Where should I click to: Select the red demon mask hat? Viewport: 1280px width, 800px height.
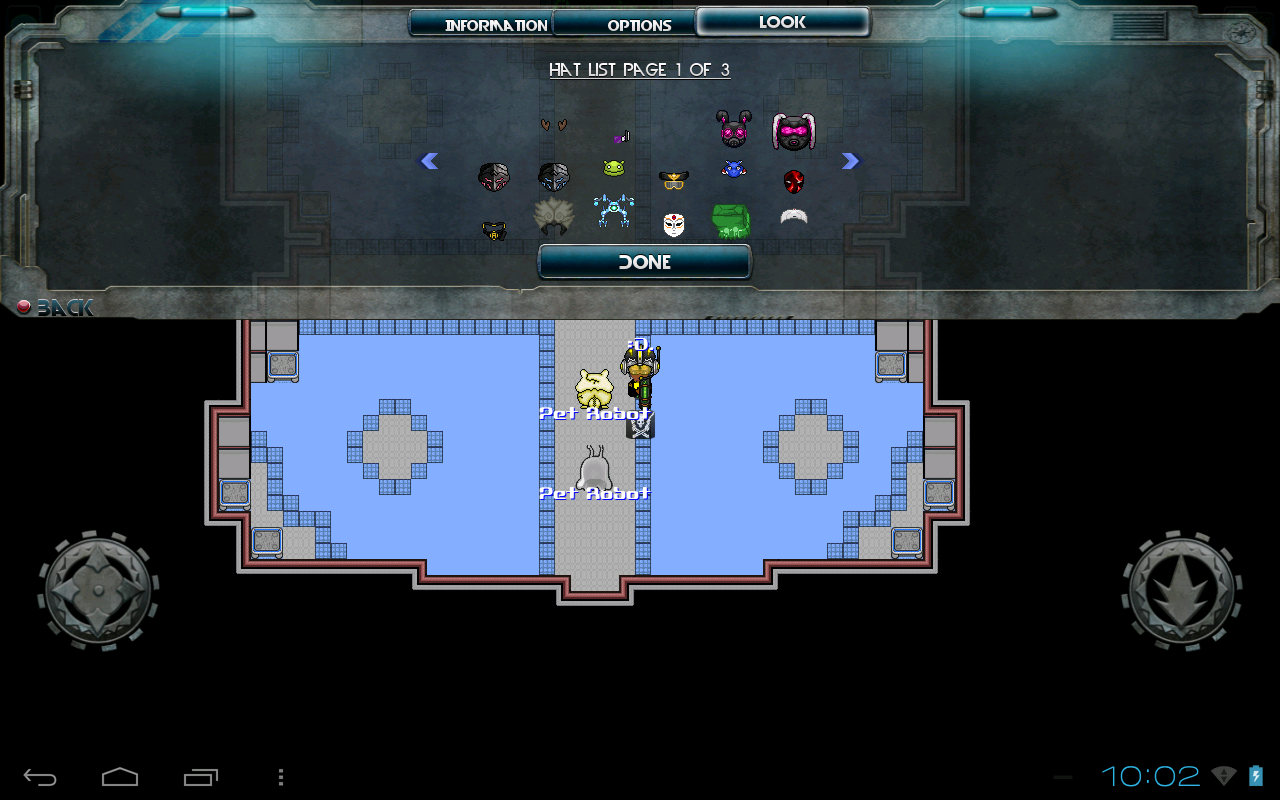tap(793, 181)
